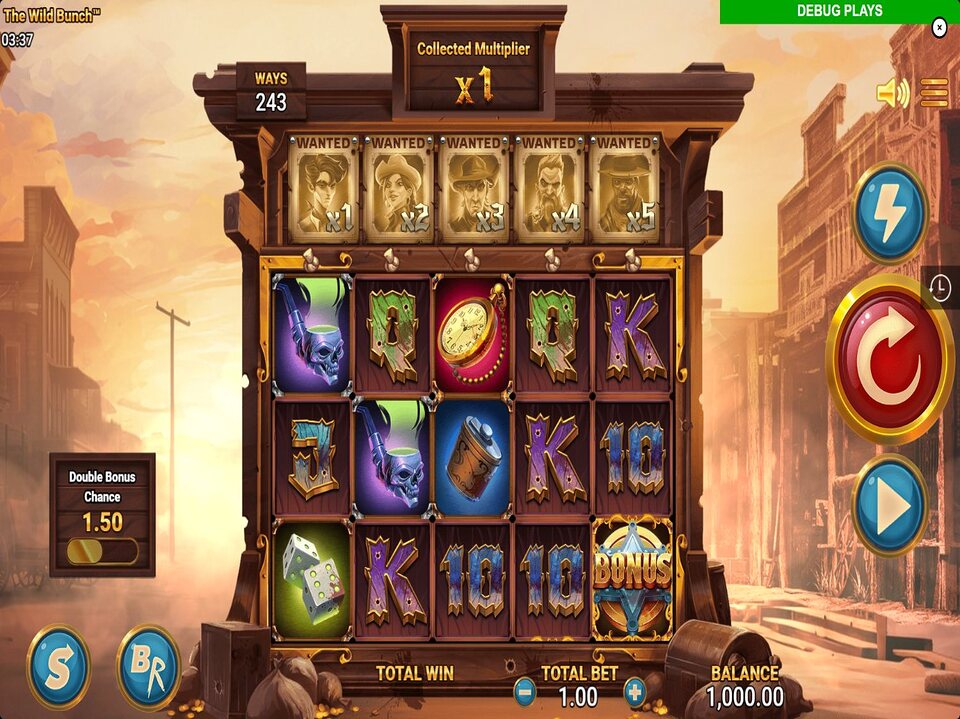
Task: Close the Debug Plays bar
Action: pyautogui.click(x=939, y=28)
